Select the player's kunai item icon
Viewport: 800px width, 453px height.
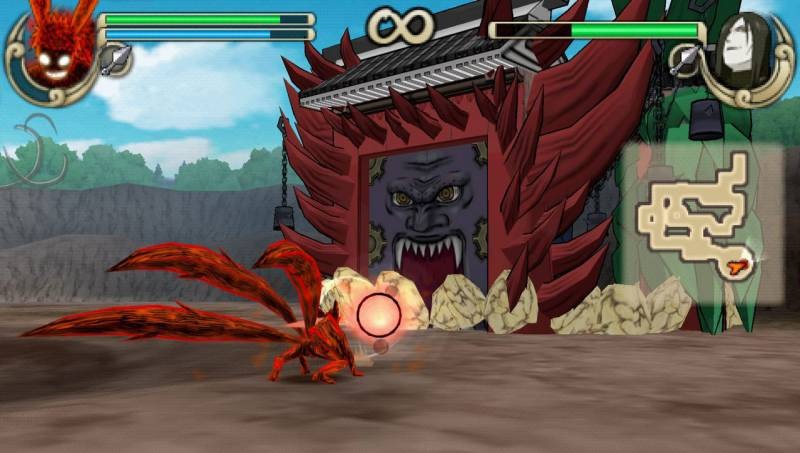pos(113,59)
